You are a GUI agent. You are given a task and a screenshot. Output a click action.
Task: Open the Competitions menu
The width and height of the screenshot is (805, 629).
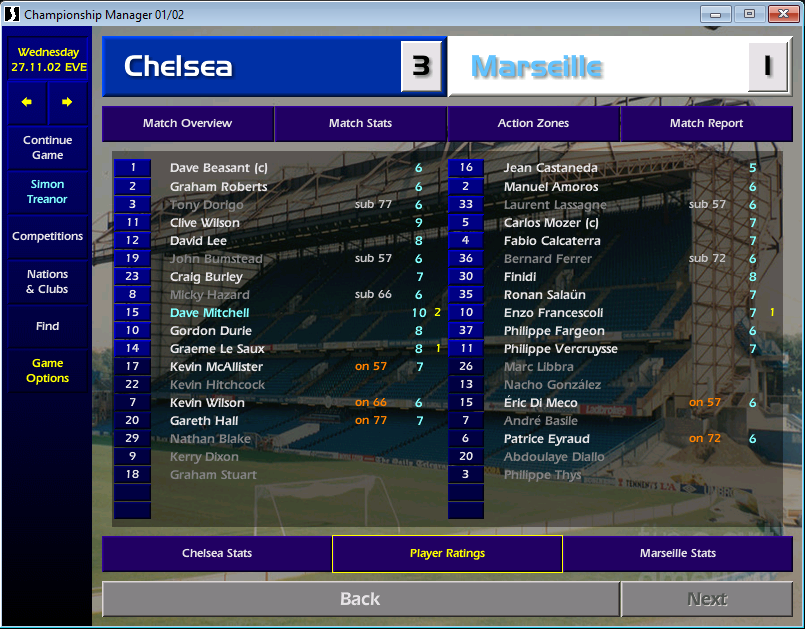point(47,237)
